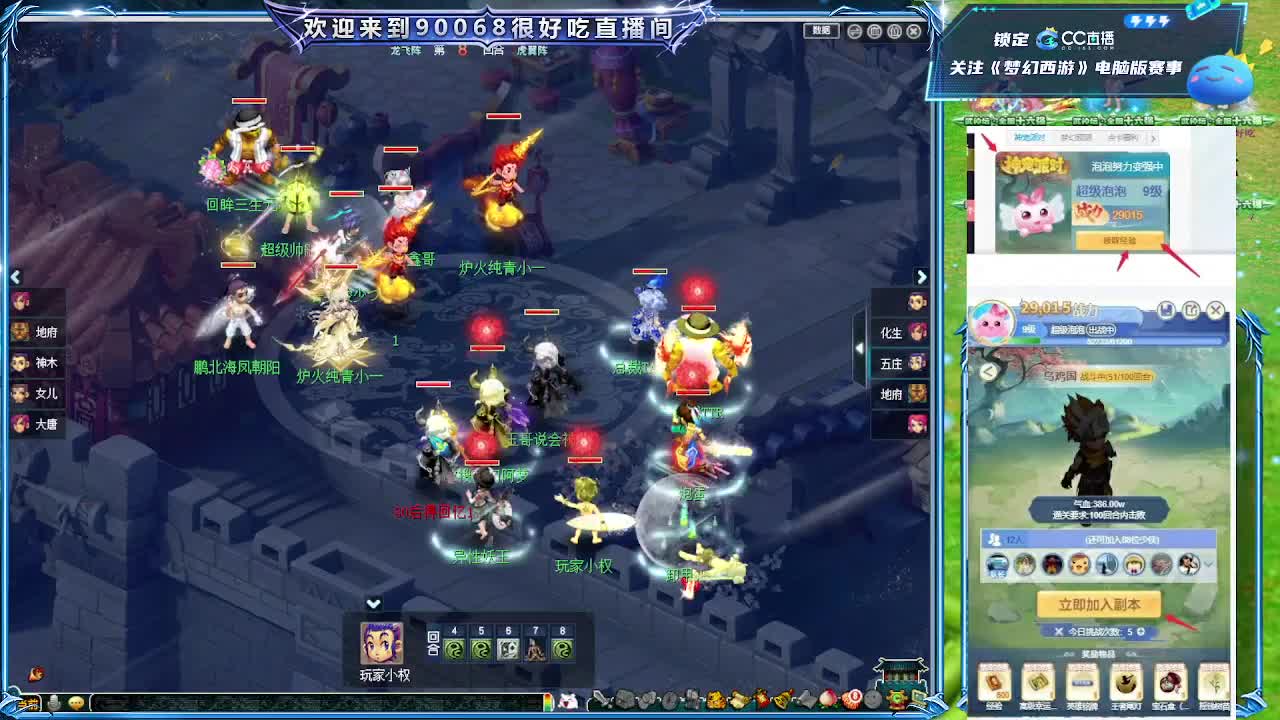Image resolution: width=1280 pixels, height=720 pixels.
Task: Select the golden bell icon near the bottom toolbar
Action: (781, 698)
